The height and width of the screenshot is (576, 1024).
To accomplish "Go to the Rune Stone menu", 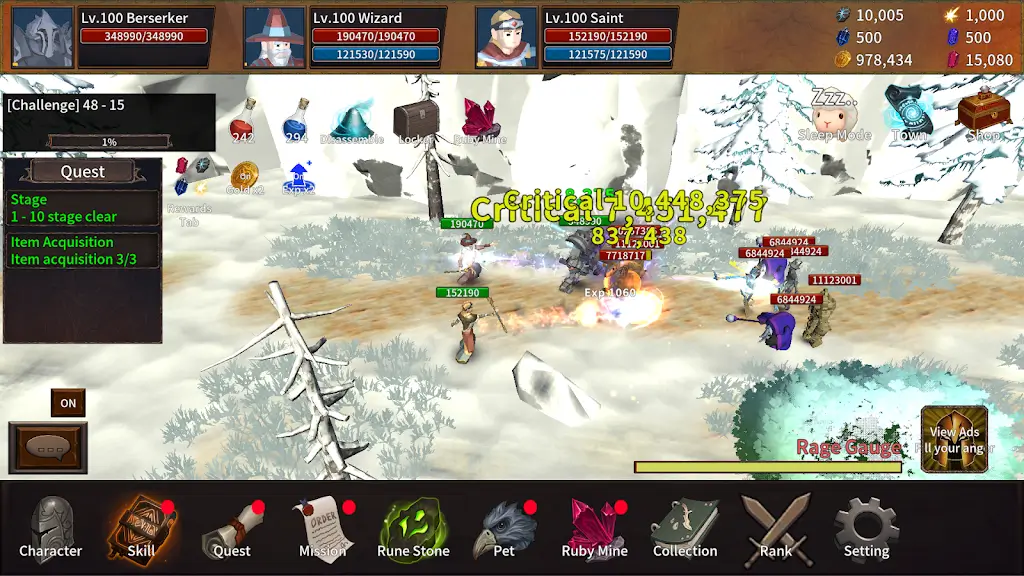I will (413, 527).
